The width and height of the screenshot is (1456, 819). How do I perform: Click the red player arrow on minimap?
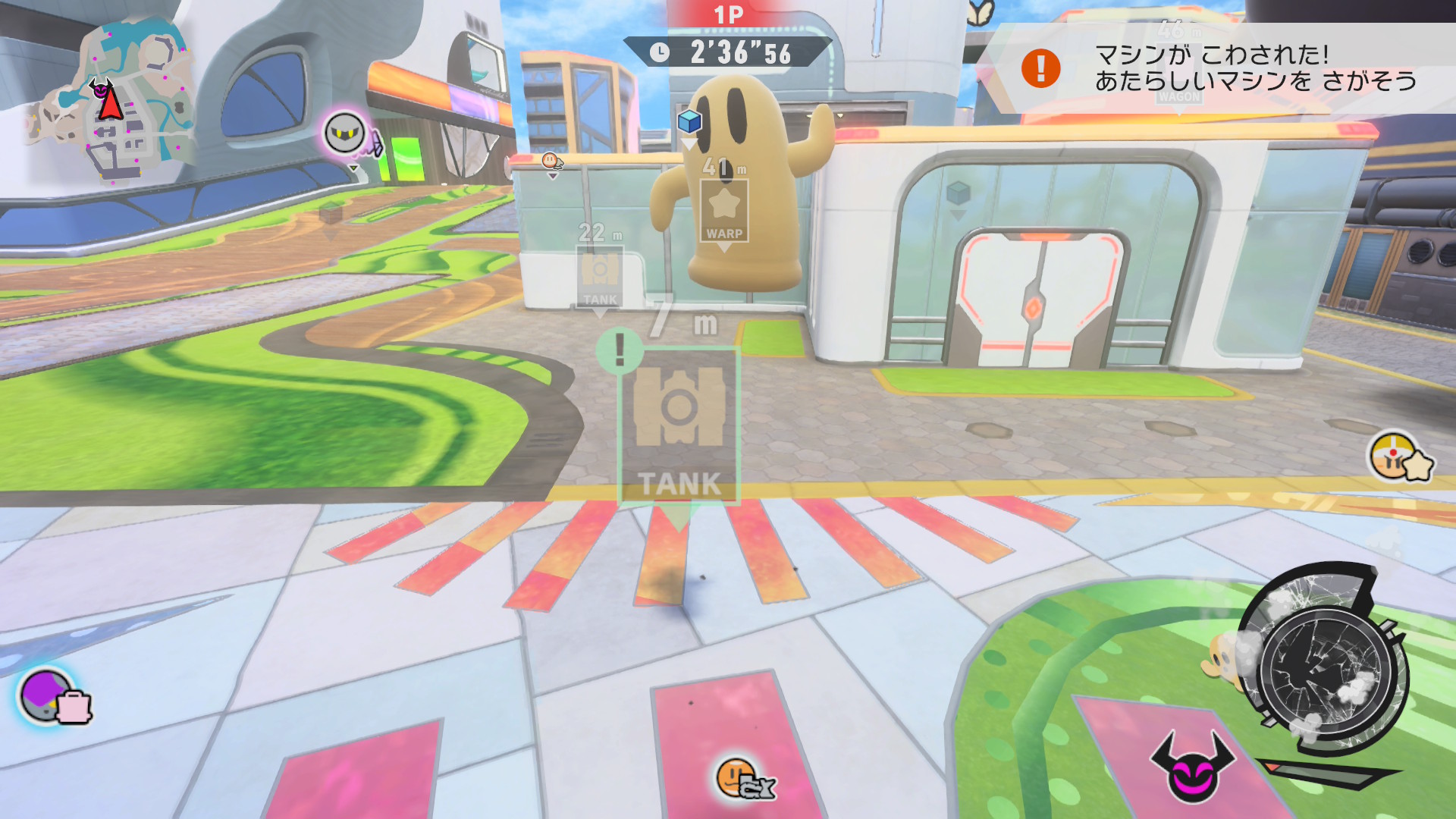(111, 103)
